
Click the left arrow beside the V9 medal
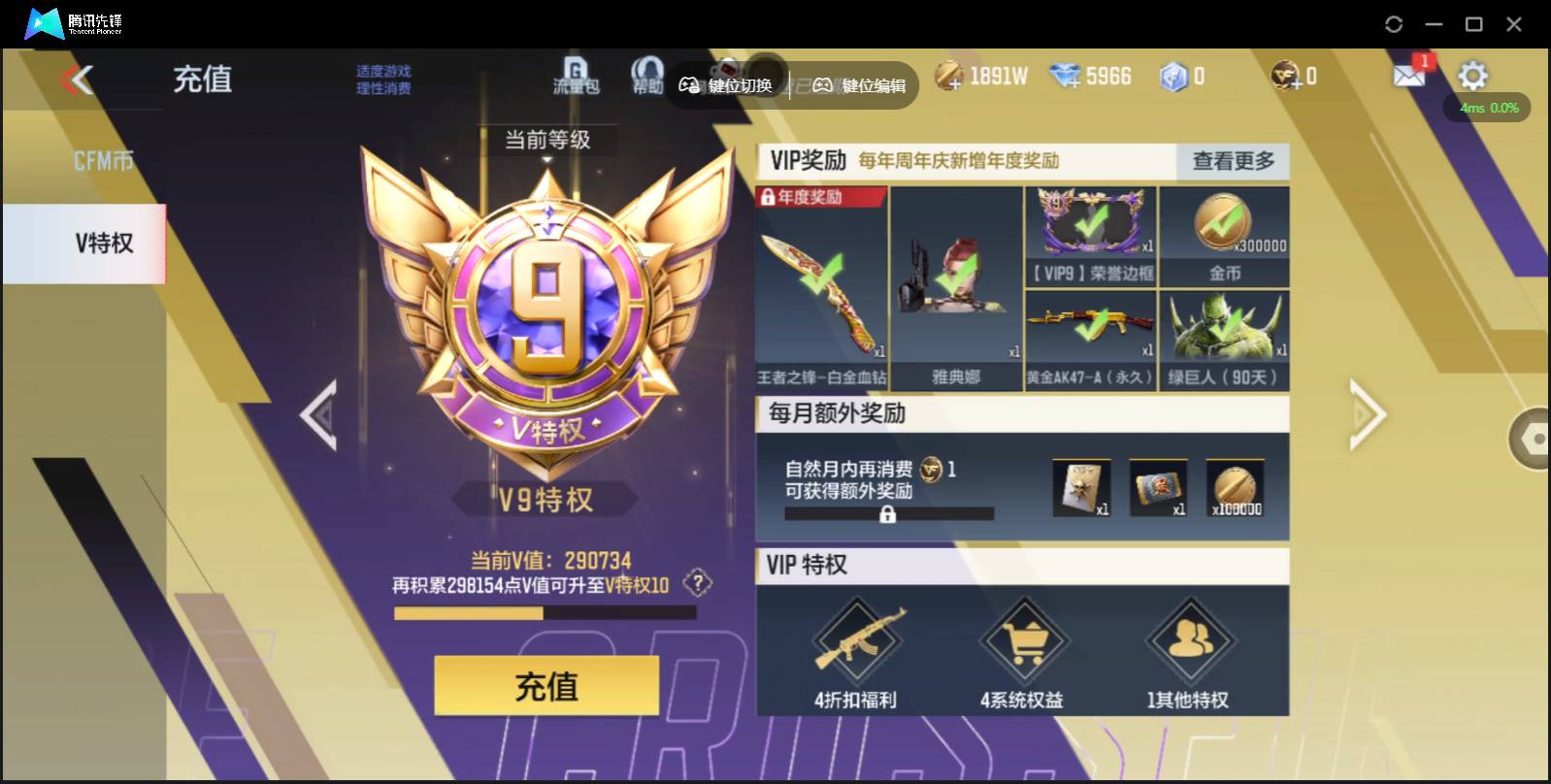click(x=320, y=414)
